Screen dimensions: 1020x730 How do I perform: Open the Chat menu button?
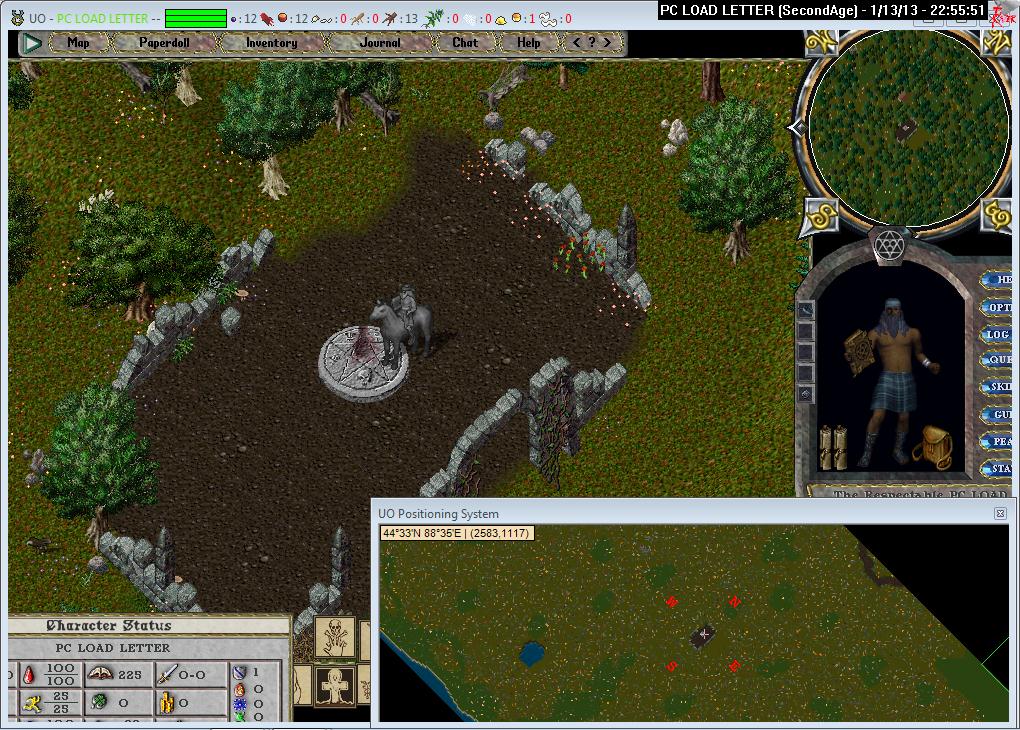click(x=465, y=43)
